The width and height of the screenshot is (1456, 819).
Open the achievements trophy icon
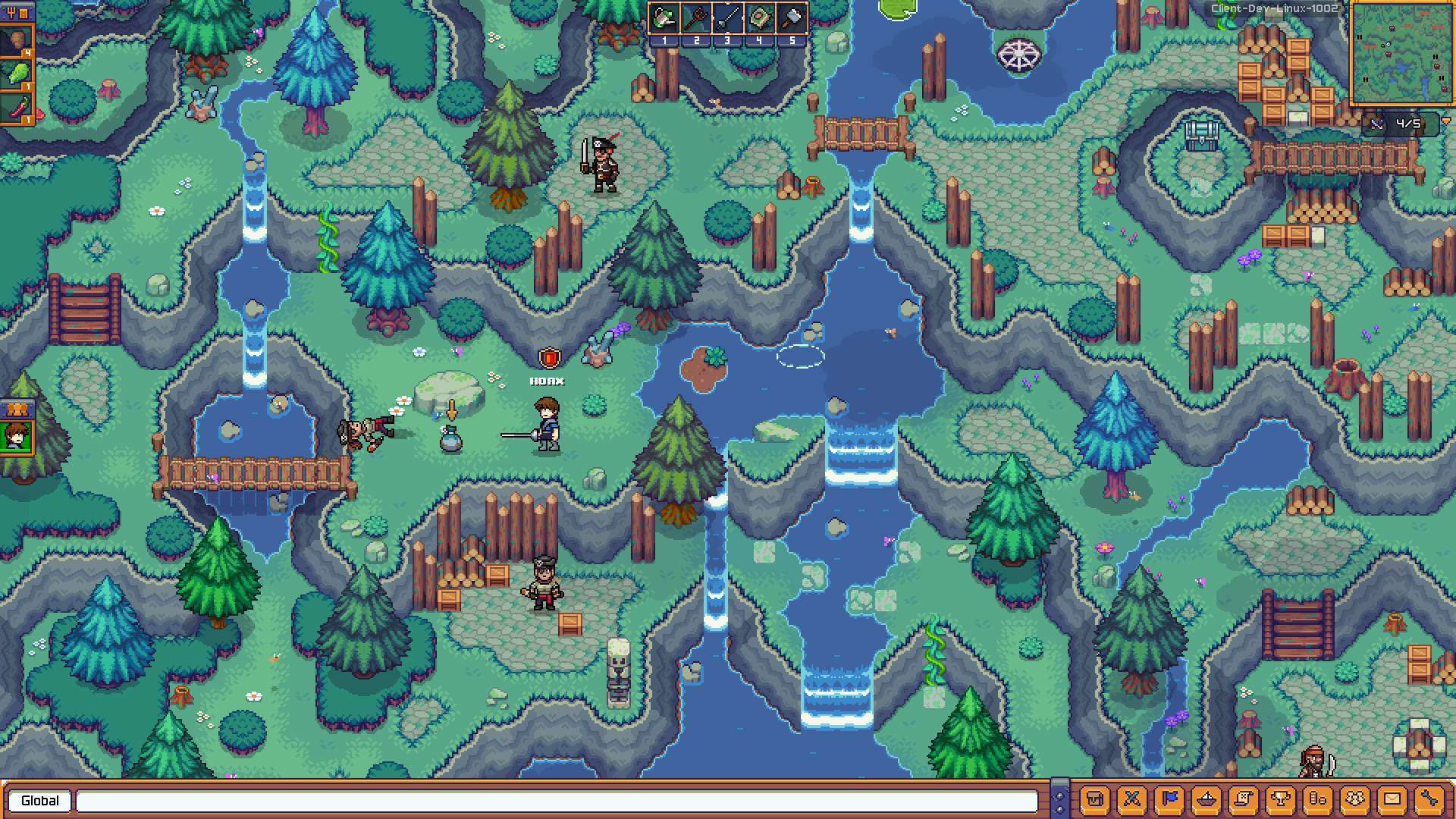pos(1282,799)
